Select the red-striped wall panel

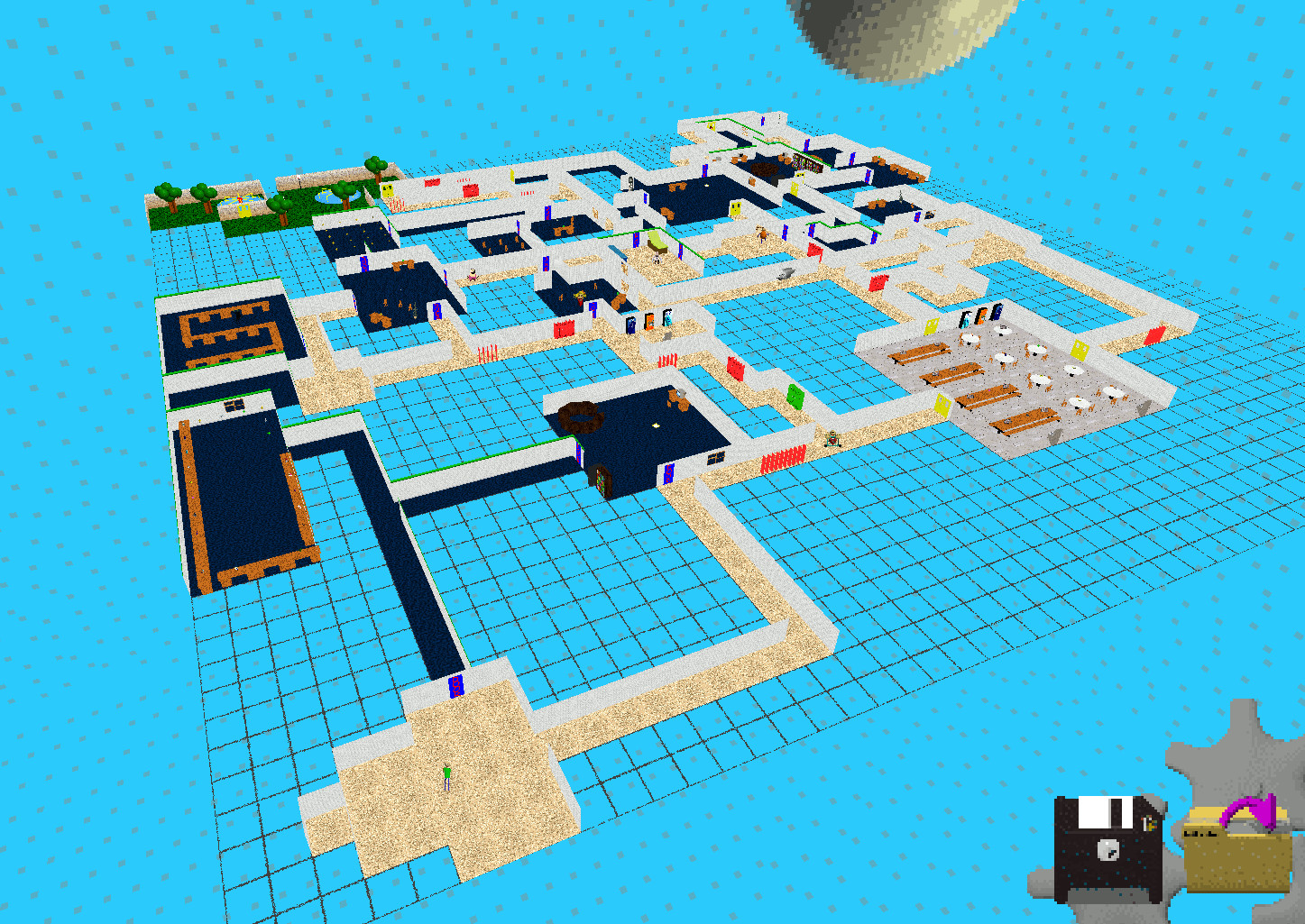click(x=783, y=461)
